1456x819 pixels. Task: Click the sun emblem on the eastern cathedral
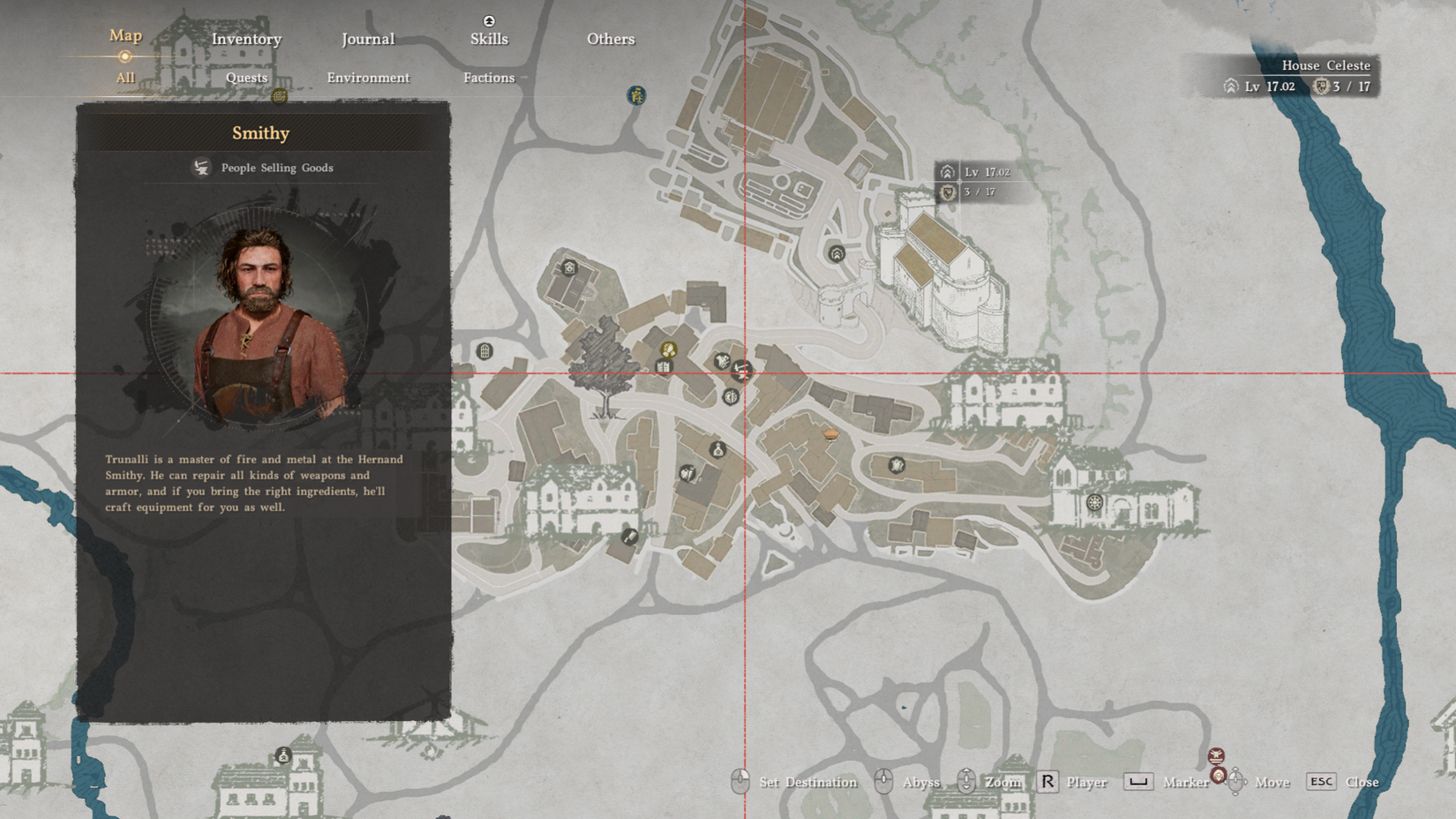point(1095,503)
